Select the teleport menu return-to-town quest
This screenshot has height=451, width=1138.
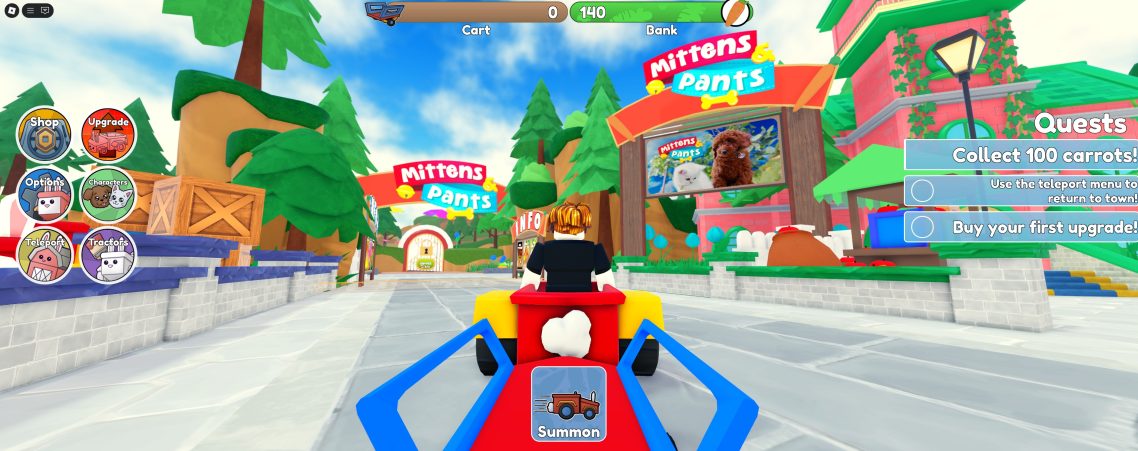click(x=1021, y=190)
